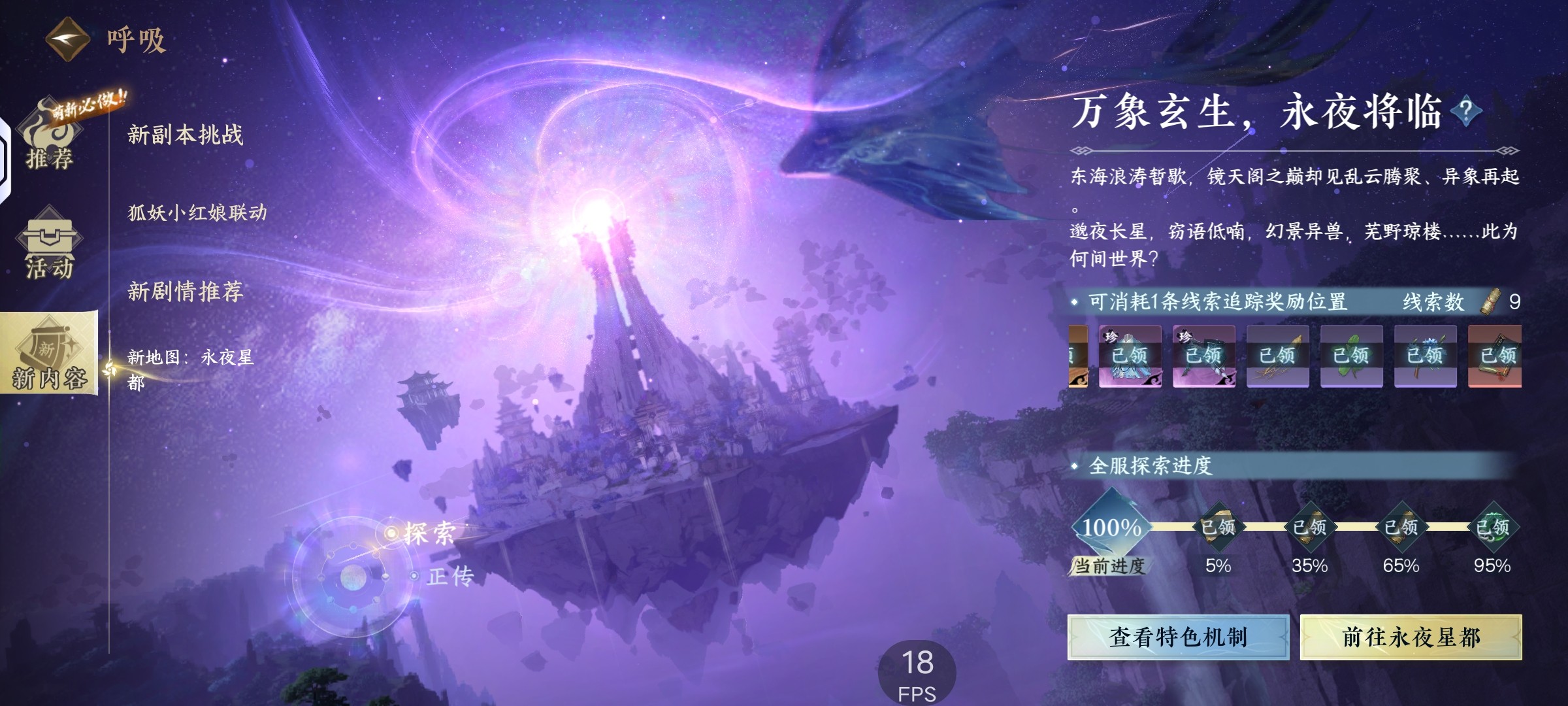Click the 前往永夜星都 button
This screenshot has height=706, width=1568.
click(1411, 637)
